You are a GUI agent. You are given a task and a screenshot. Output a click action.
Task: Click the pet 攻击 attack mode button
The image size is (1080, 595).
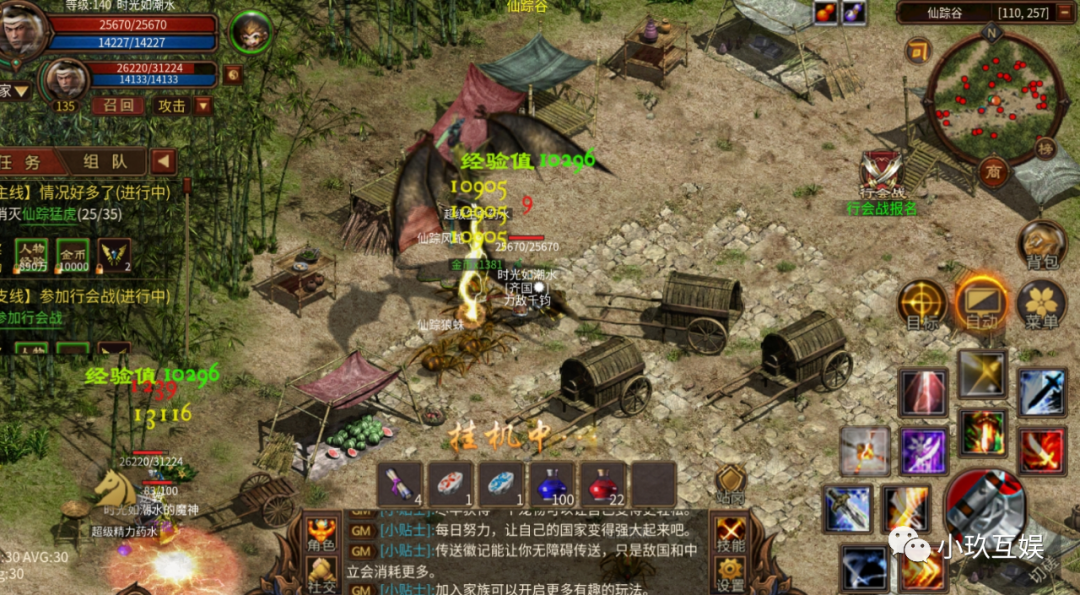172,105
